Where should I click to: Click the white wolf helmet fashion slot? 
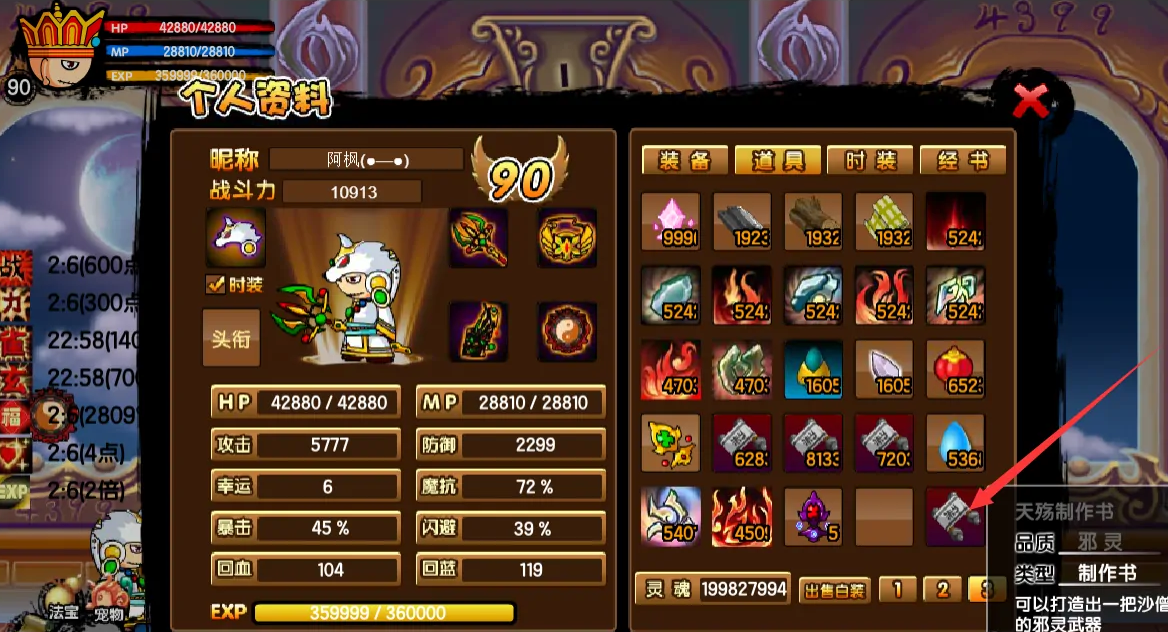236,238
